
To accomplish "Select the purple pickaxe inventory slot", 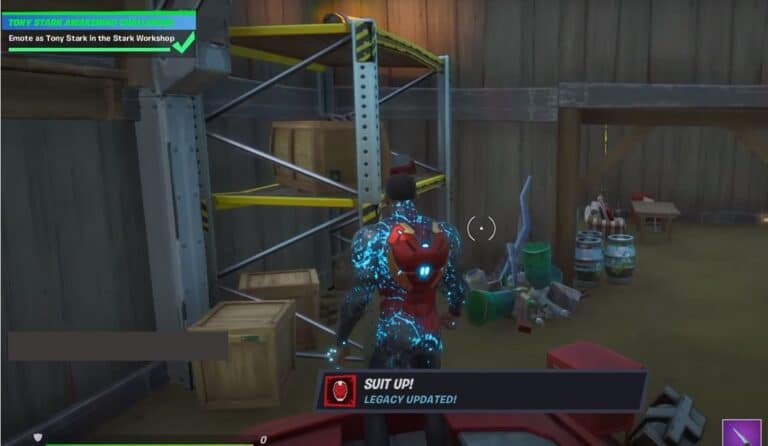I will [743, 434].
